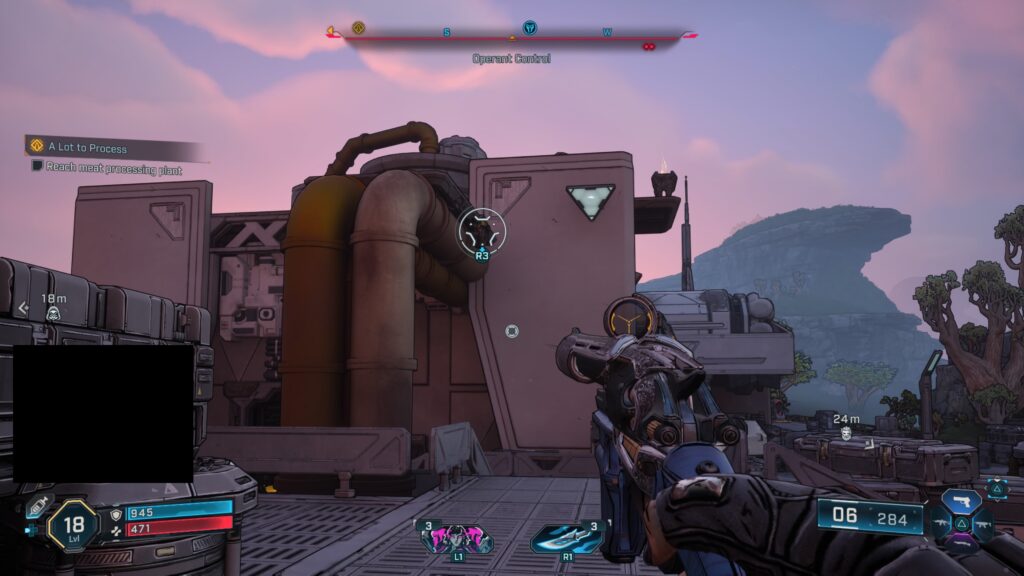Click the red skull marker on the compass

[x=648, y=46]
